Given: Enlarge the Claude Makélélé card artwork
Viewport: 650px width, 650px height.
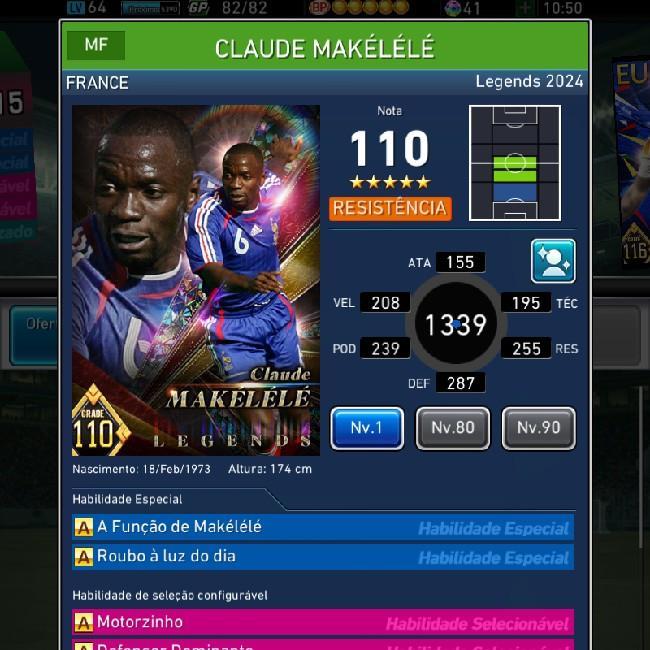Looking at the screenshot, I should click(196, 280).
